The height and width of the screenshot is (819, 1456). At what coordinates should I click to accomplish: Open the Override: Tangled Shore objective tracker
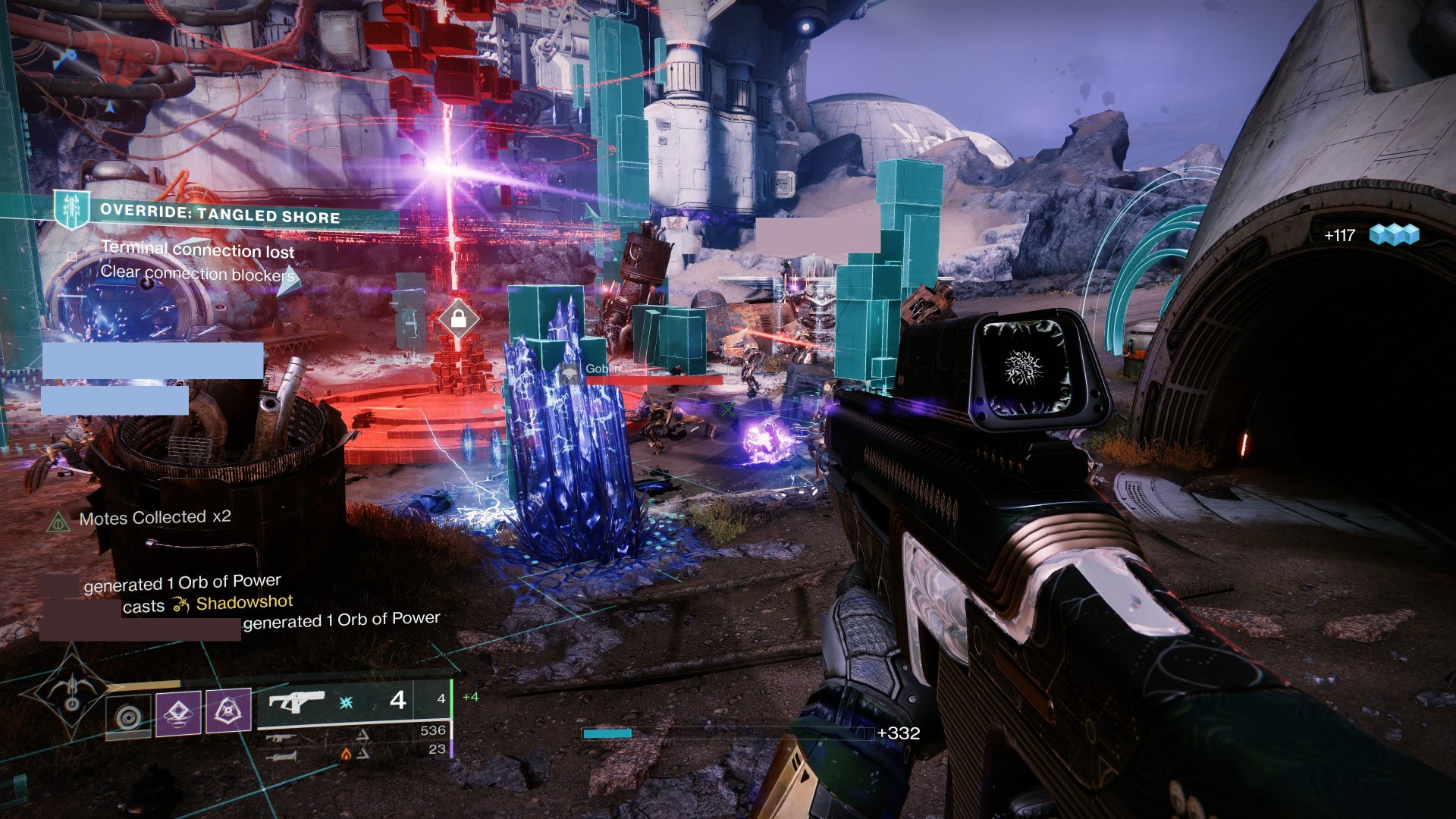pyautogui.click(x=220, y=215)
